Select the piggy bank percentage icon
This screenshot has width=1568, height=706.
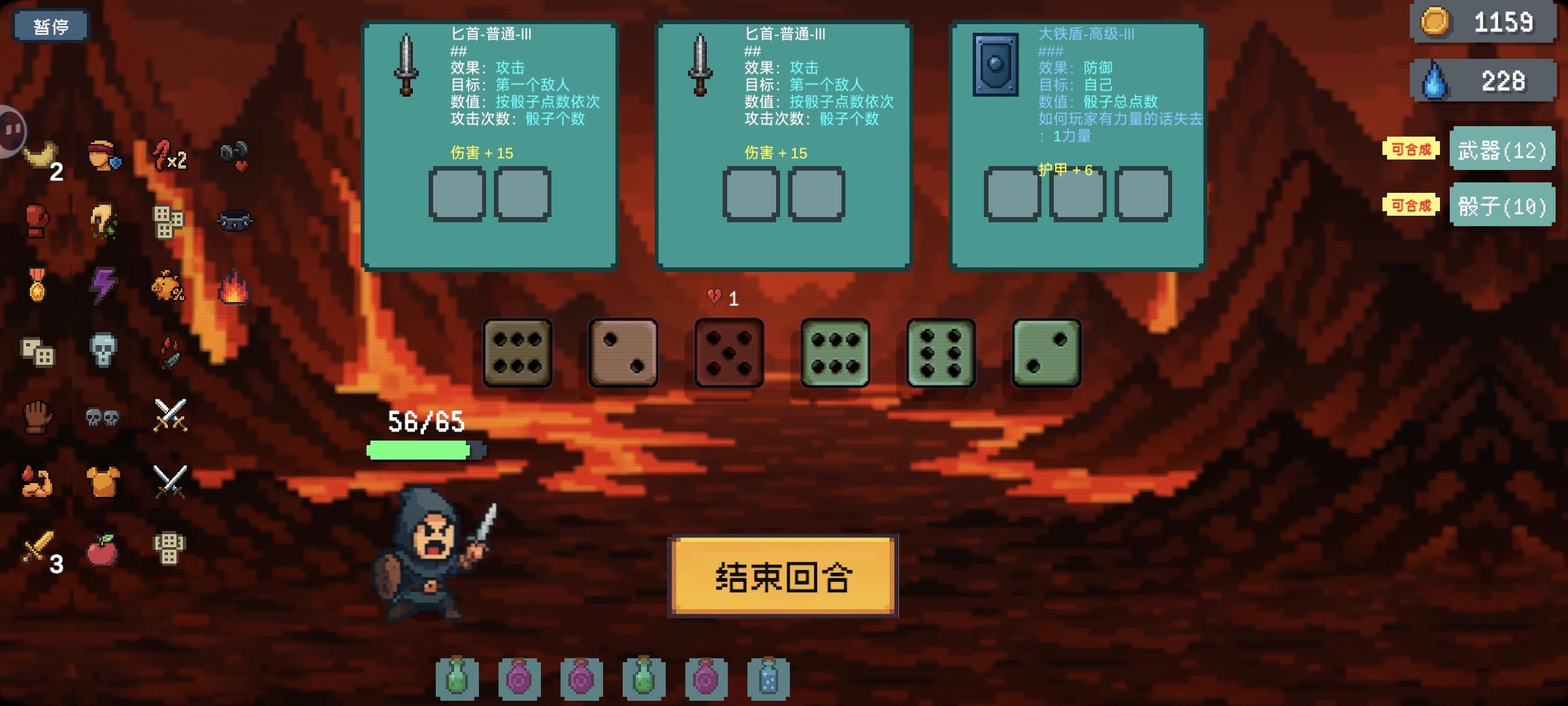(x=169, y=288)
